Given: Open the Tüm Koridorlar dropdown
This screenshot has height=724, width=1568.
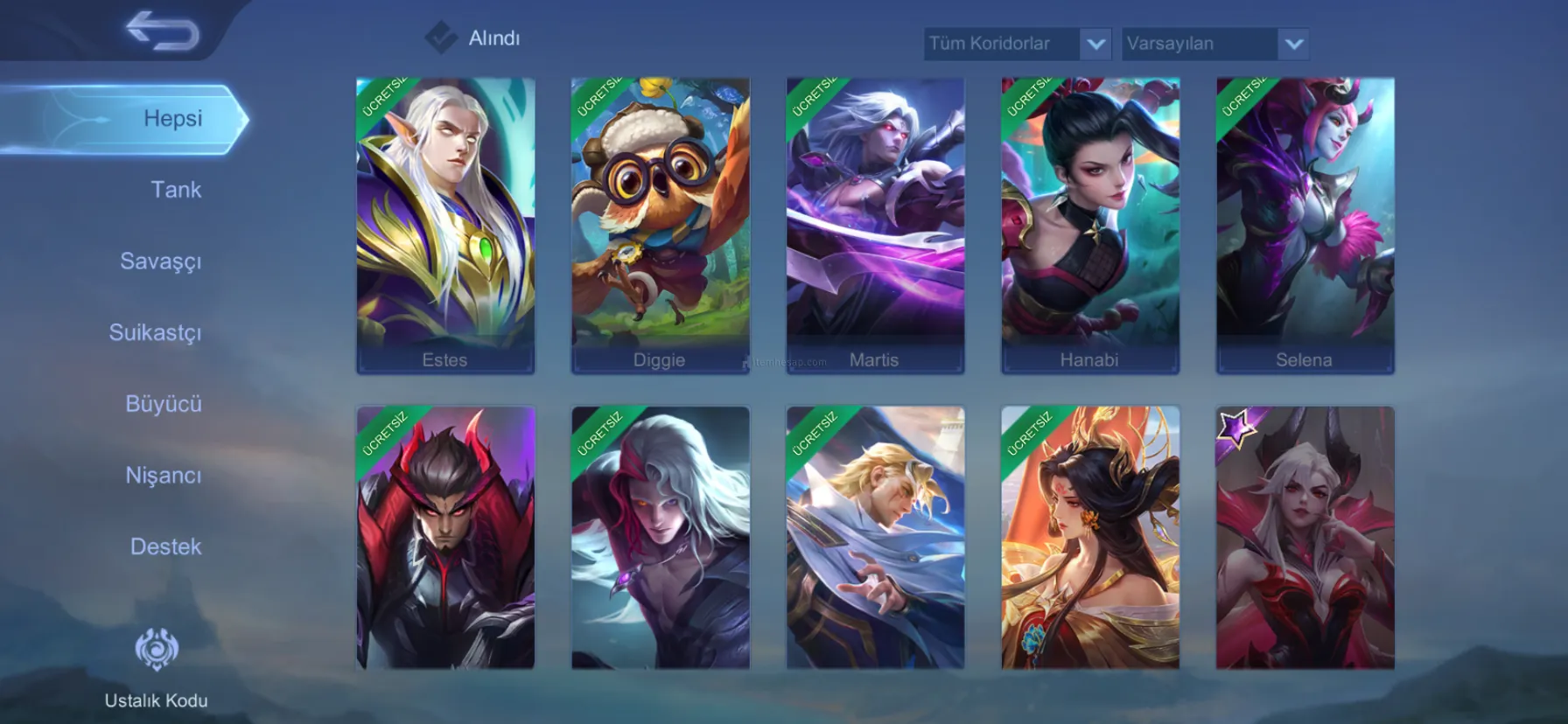Looking at the screenshot, I should click(x=1017, y=44).
